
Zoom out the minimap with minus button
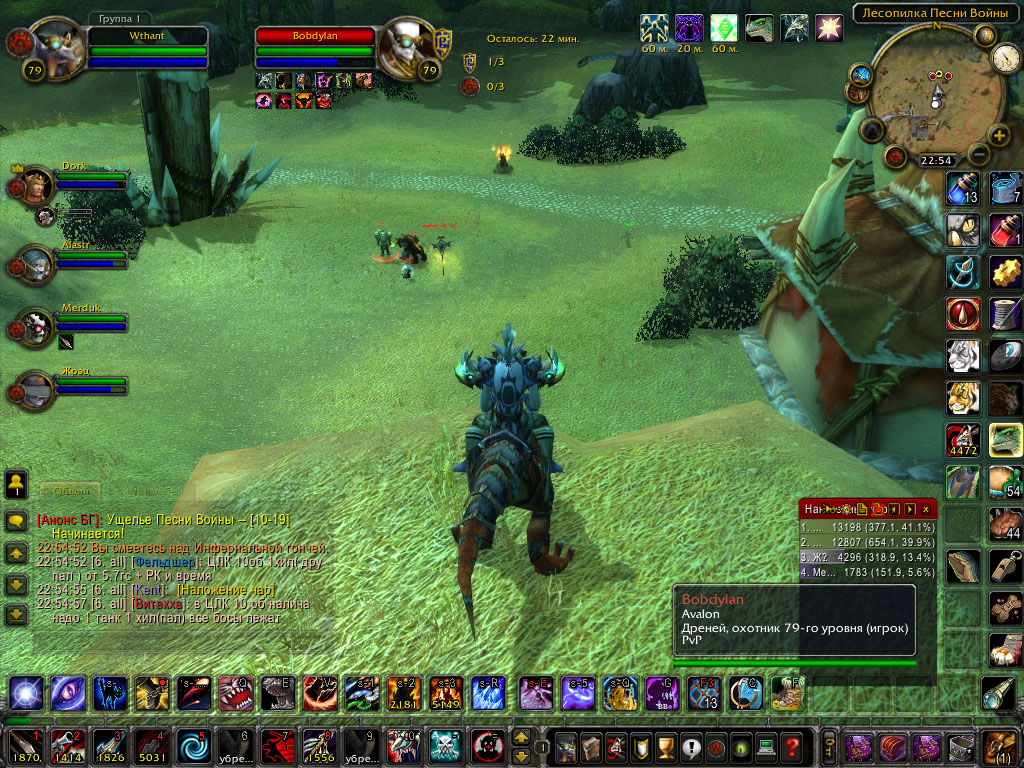[980, 154]
